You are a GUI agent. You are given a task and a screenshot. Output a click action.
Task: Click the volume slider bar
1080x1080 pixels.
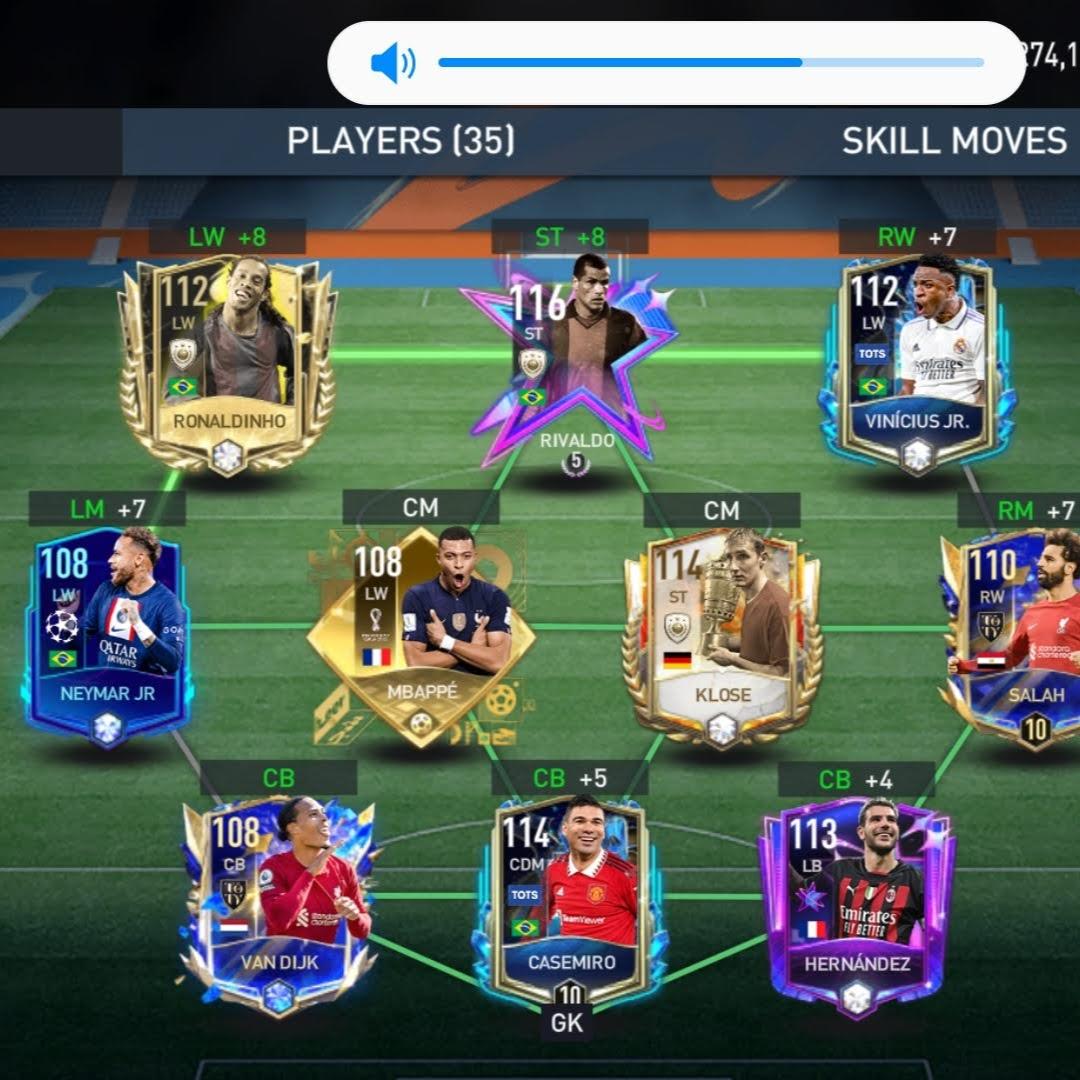[x=710, y=63]
